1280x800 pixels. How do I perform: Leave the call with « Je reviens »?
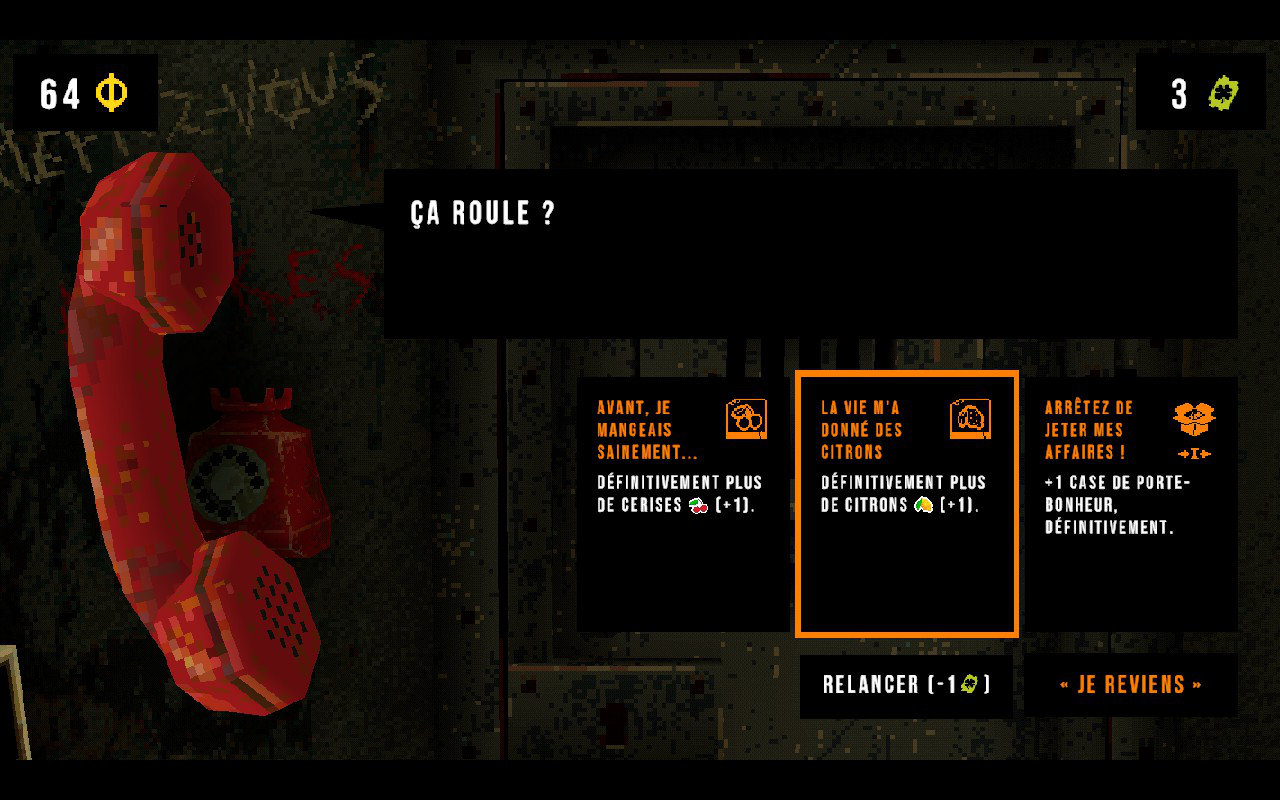[1130, 685]
